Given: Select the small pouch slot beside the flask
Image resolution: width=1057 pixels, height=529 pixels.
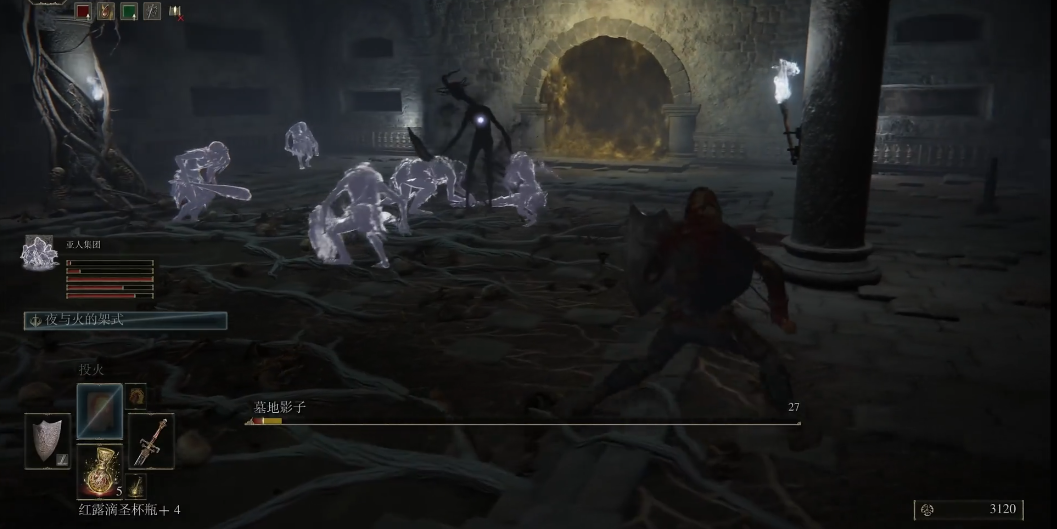Looking at the screenshot, I should point(136,485).
